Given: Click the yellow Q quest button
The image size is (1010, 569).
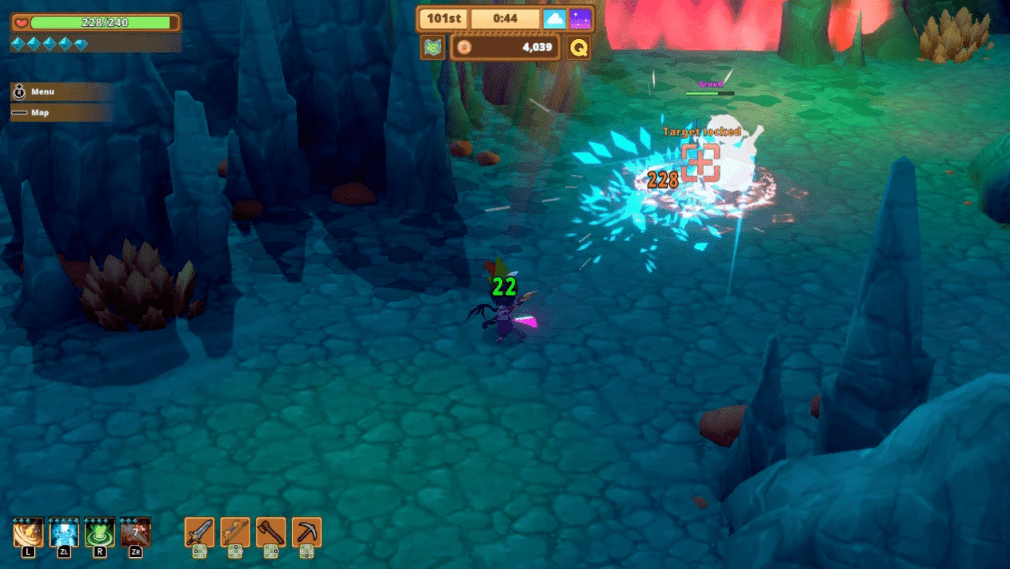Looking at the screenshot, I should (578, 47).
